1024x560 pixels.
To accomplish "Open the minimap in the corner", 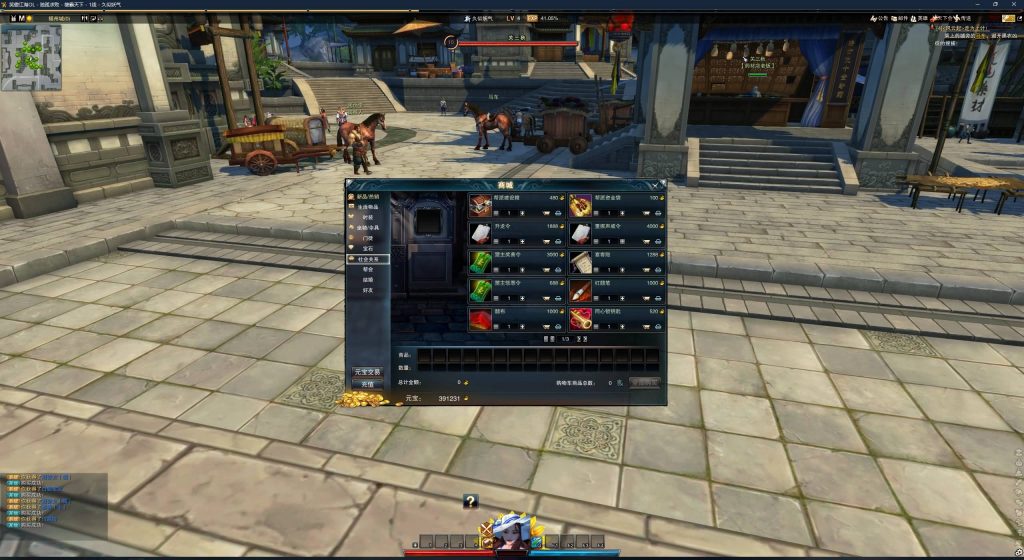I will 31,57.
